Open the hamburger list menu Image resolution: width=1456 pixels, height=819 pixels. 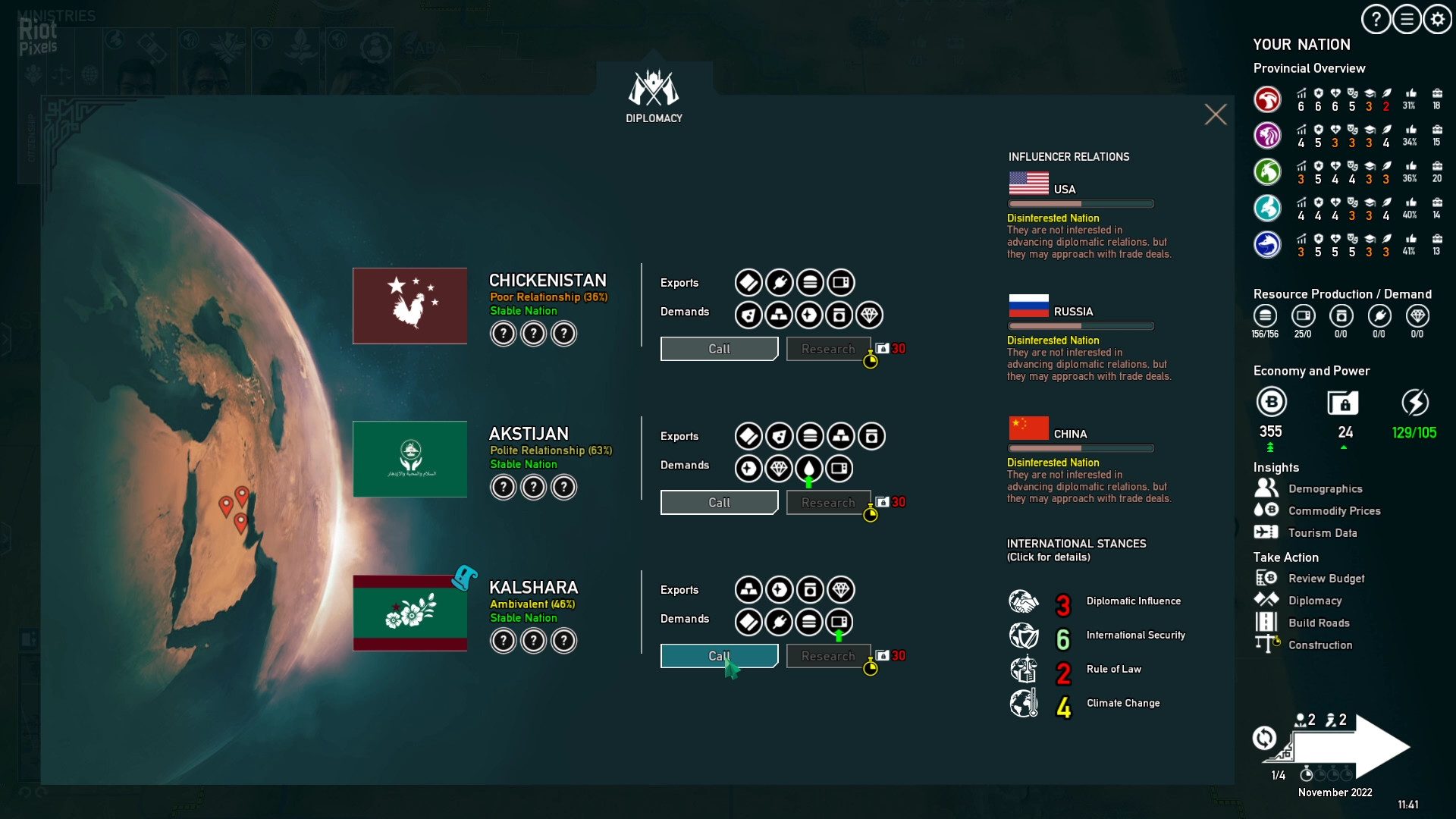(1407, 20)
